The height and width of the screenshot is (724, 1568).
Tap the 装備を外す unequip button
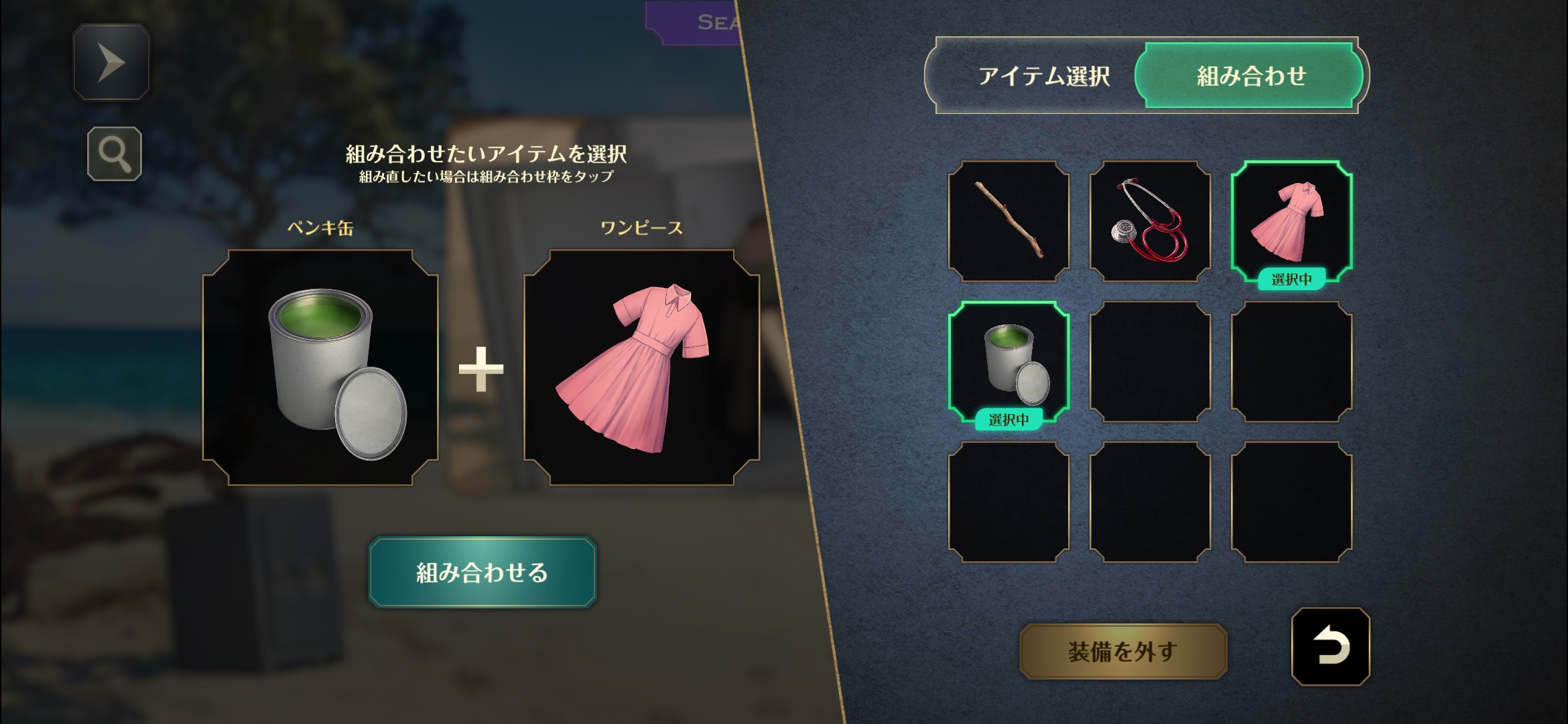click(x=1123, y=651)
